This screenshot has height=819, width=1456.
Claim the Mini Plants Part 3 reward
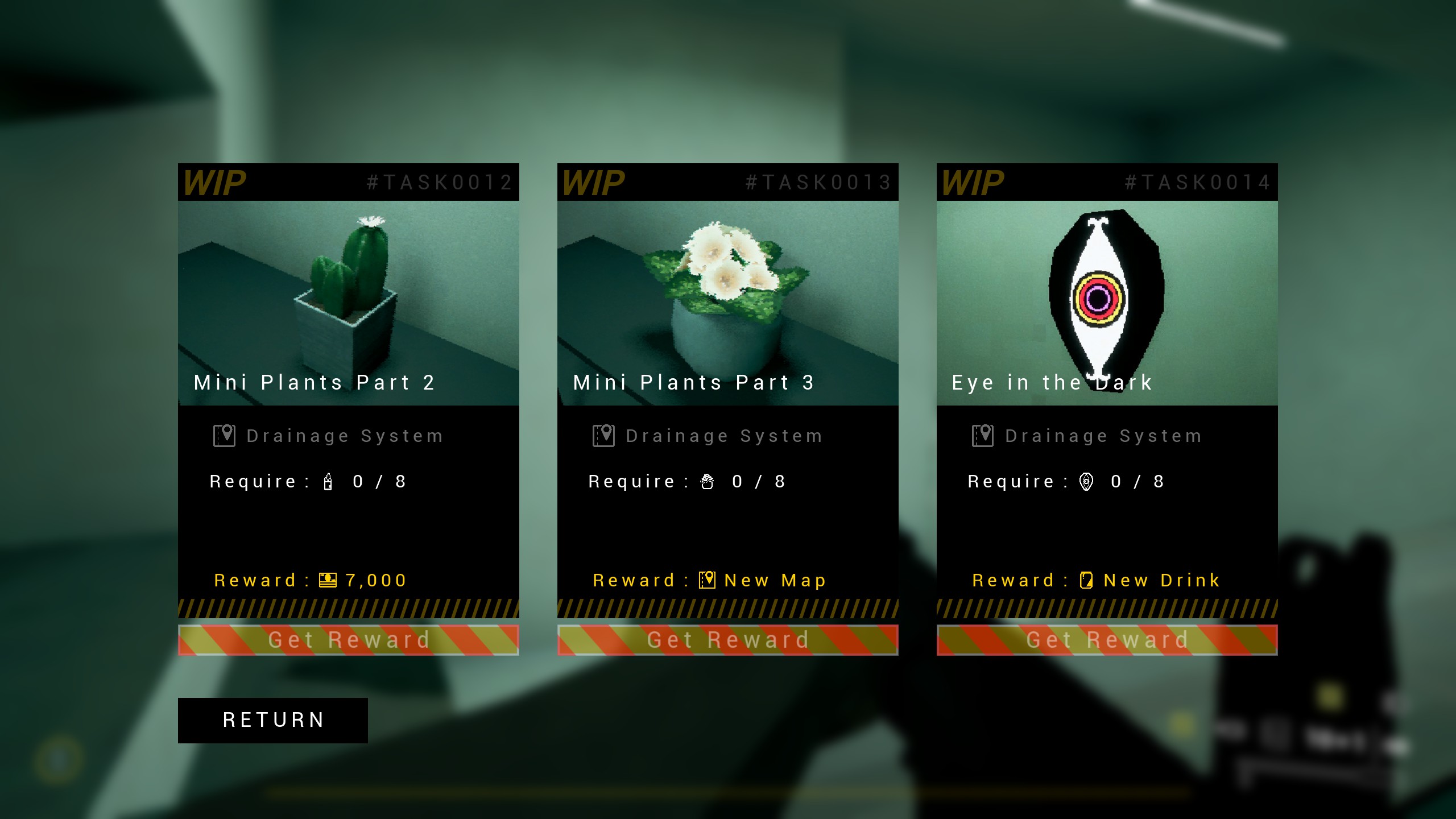(727, 640)
